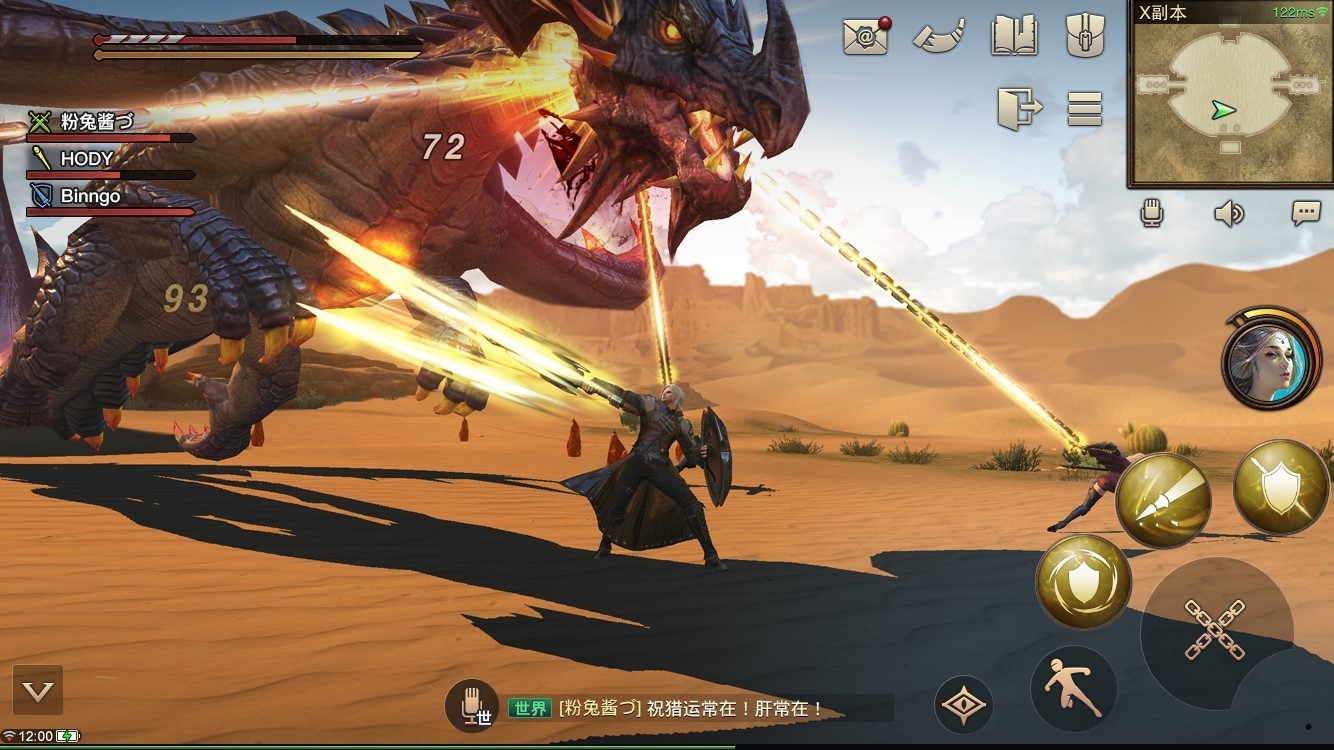Select party member HODY
This screenshot has width=1334, height=750.
tap(86, 159)
